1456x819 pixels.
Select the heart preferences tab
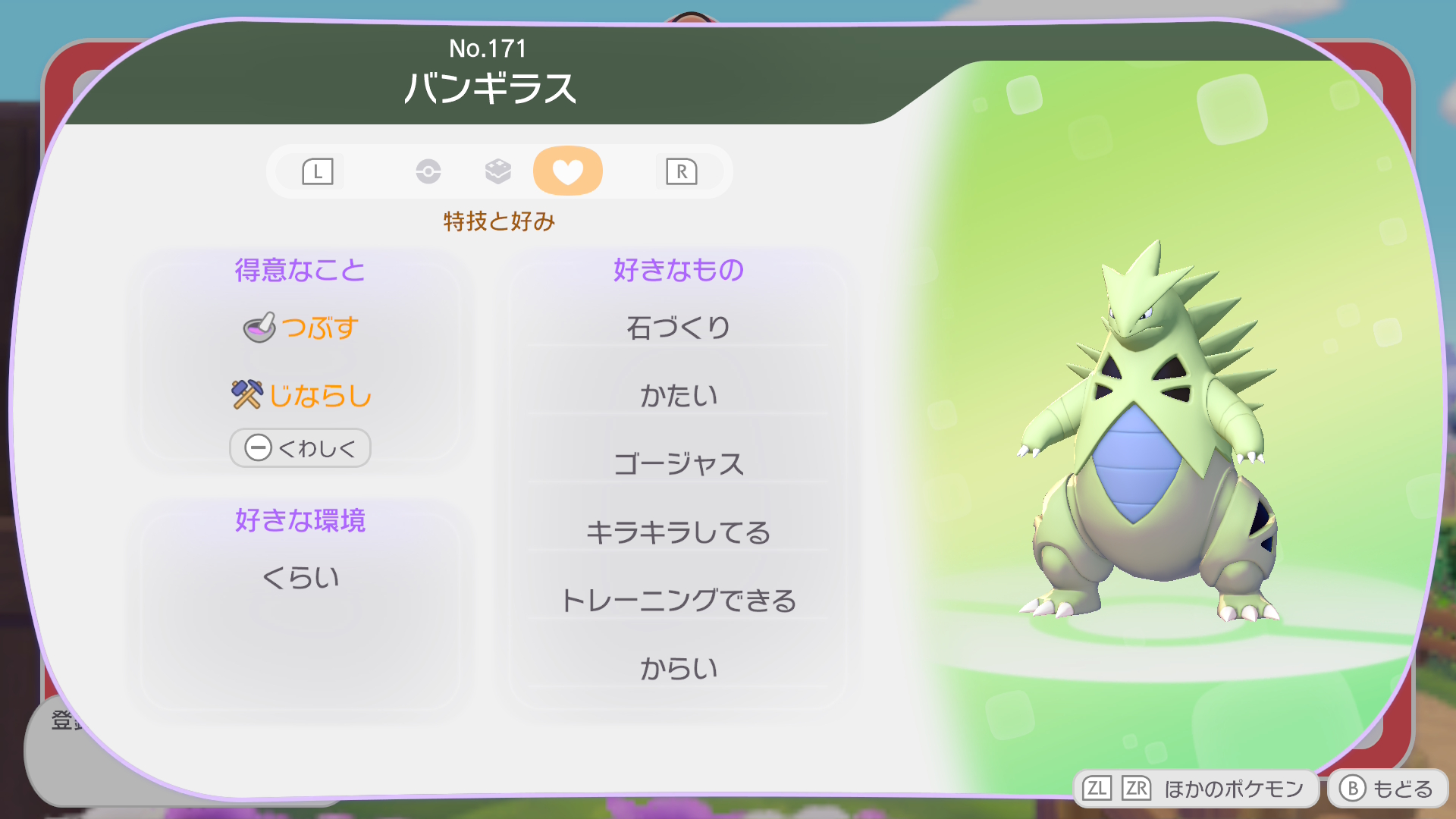[x=567, y=171]
